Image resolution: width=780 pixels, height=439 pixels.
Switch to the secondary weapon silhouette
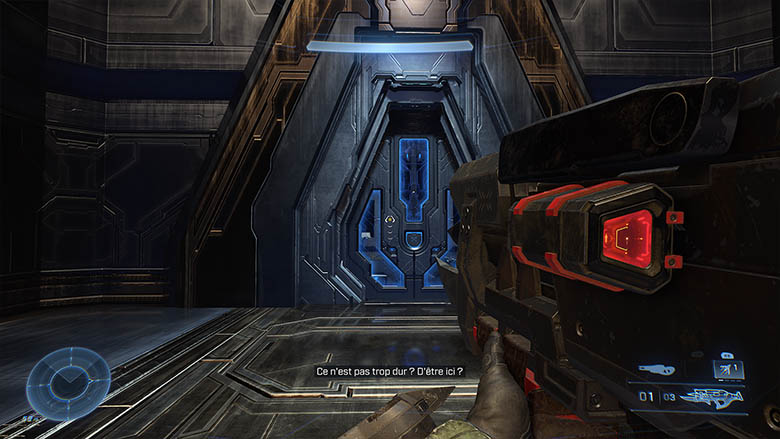pos(655,369)
